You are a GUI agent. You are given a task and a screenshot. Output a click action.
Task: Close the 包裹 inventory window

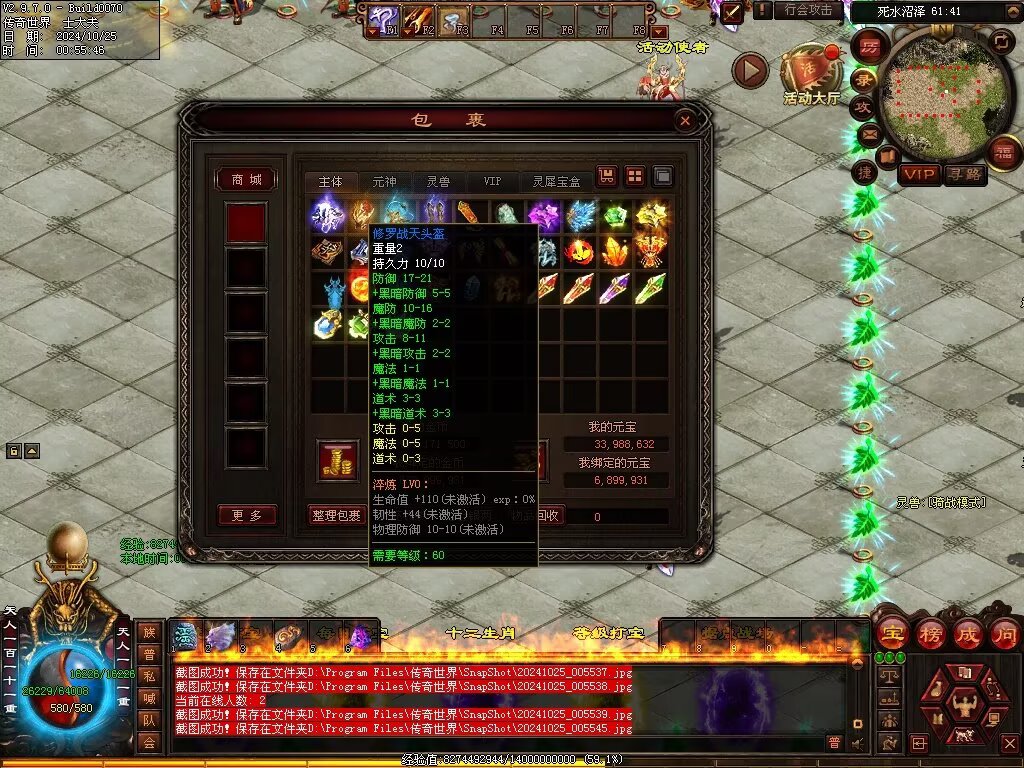tap(685, 121)
